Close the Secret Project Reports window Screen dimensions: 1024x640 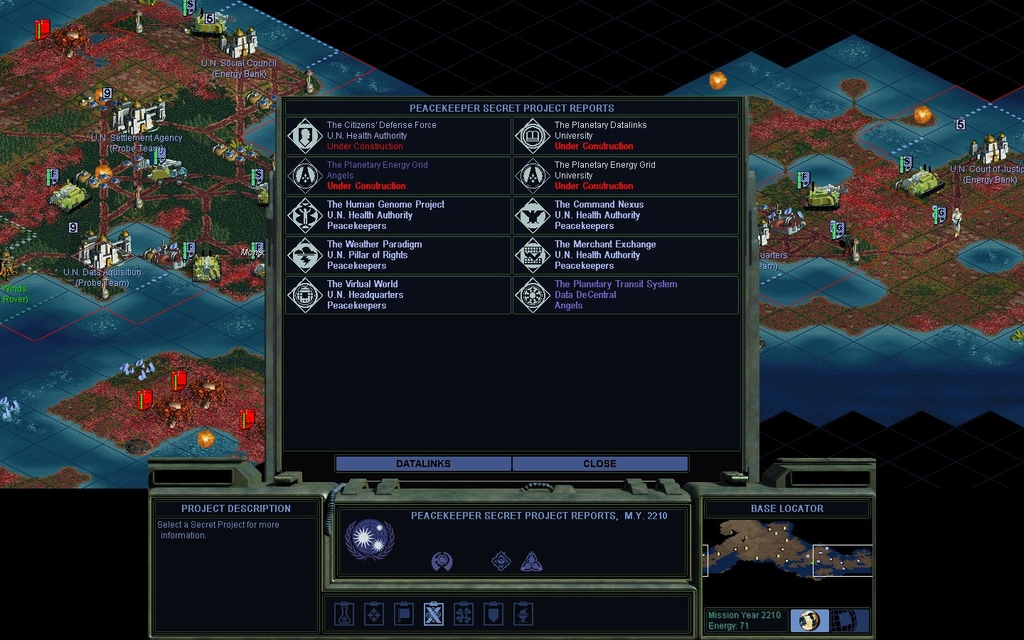[x=600, y=464]
